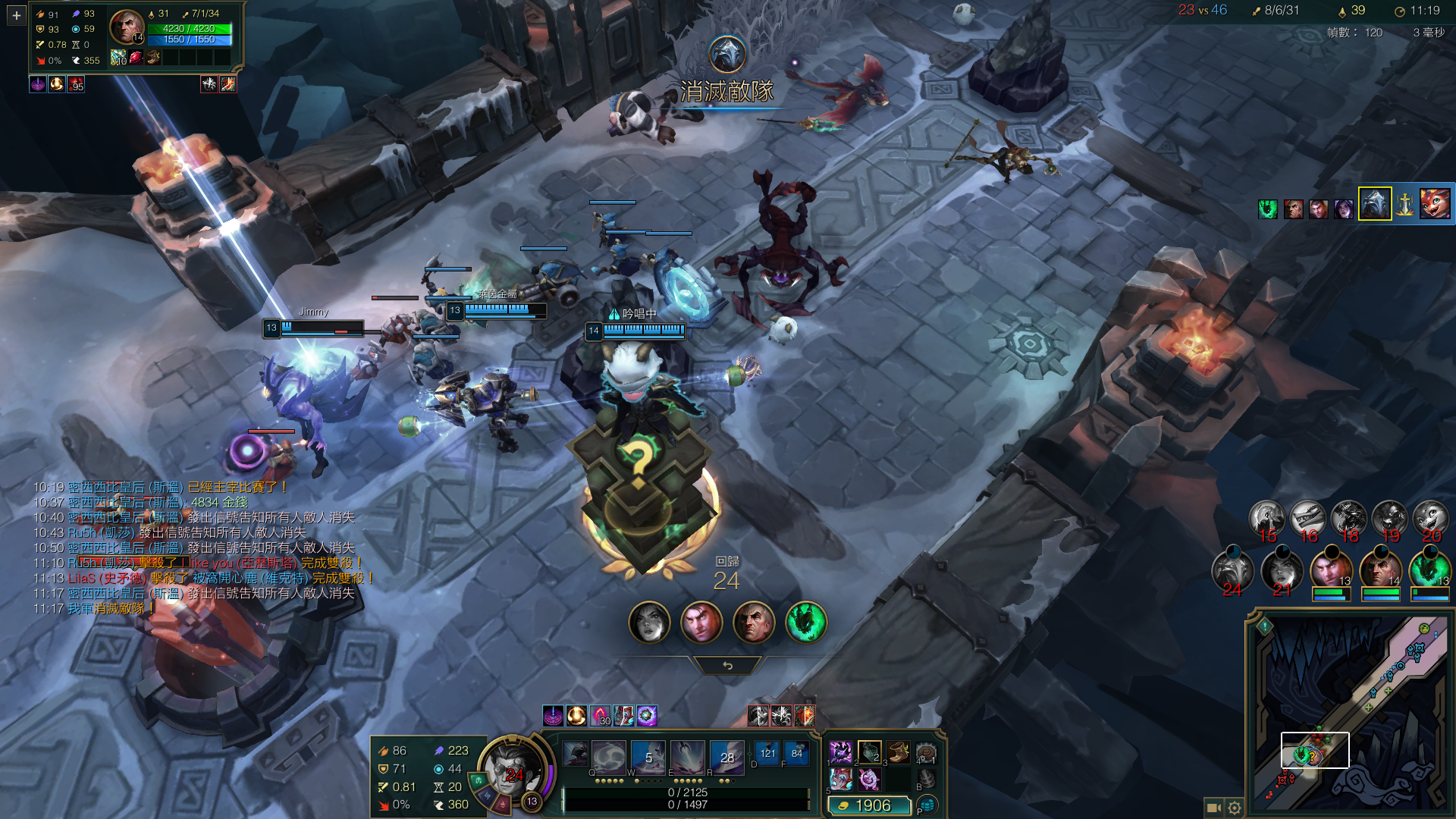Open settings with the gear icon
The width and height of the screenshot is (1456, 819).
(x=1235, y=808)
